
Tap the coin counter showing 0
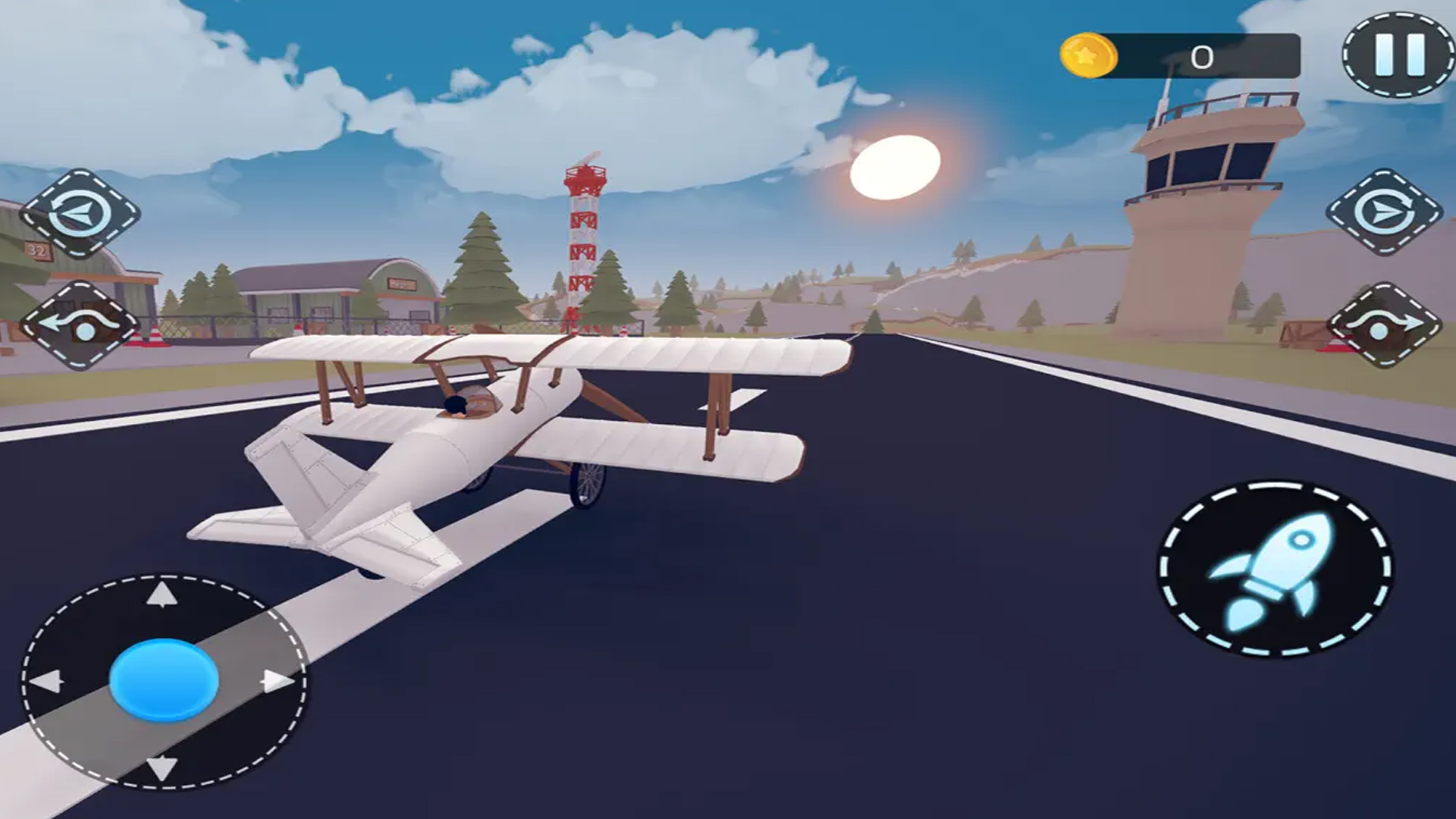[x=1200, y=55]
